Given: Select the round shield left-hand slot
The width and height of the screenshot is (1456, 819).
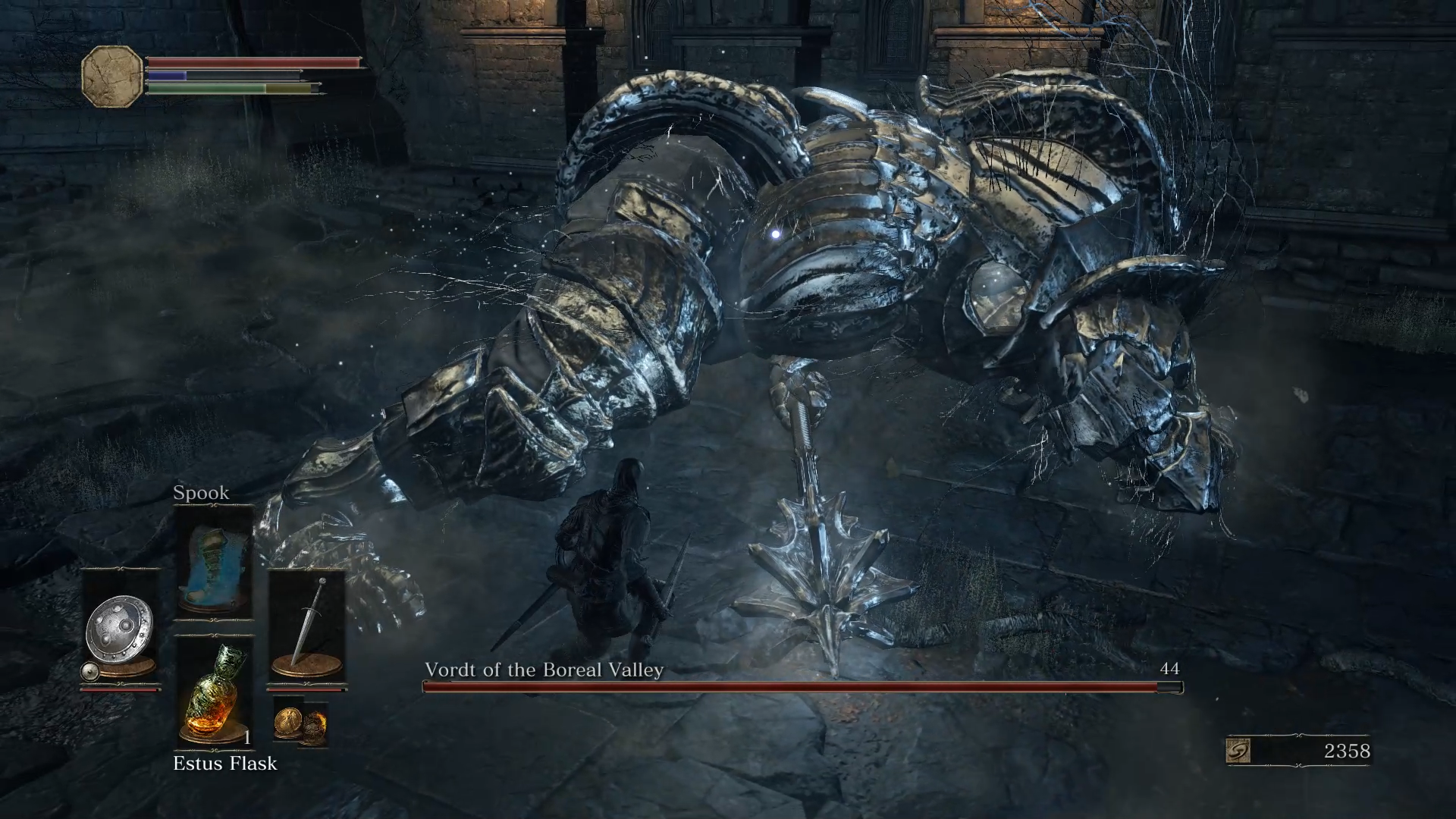Looking at the screenshot, I should click(121, 629).
